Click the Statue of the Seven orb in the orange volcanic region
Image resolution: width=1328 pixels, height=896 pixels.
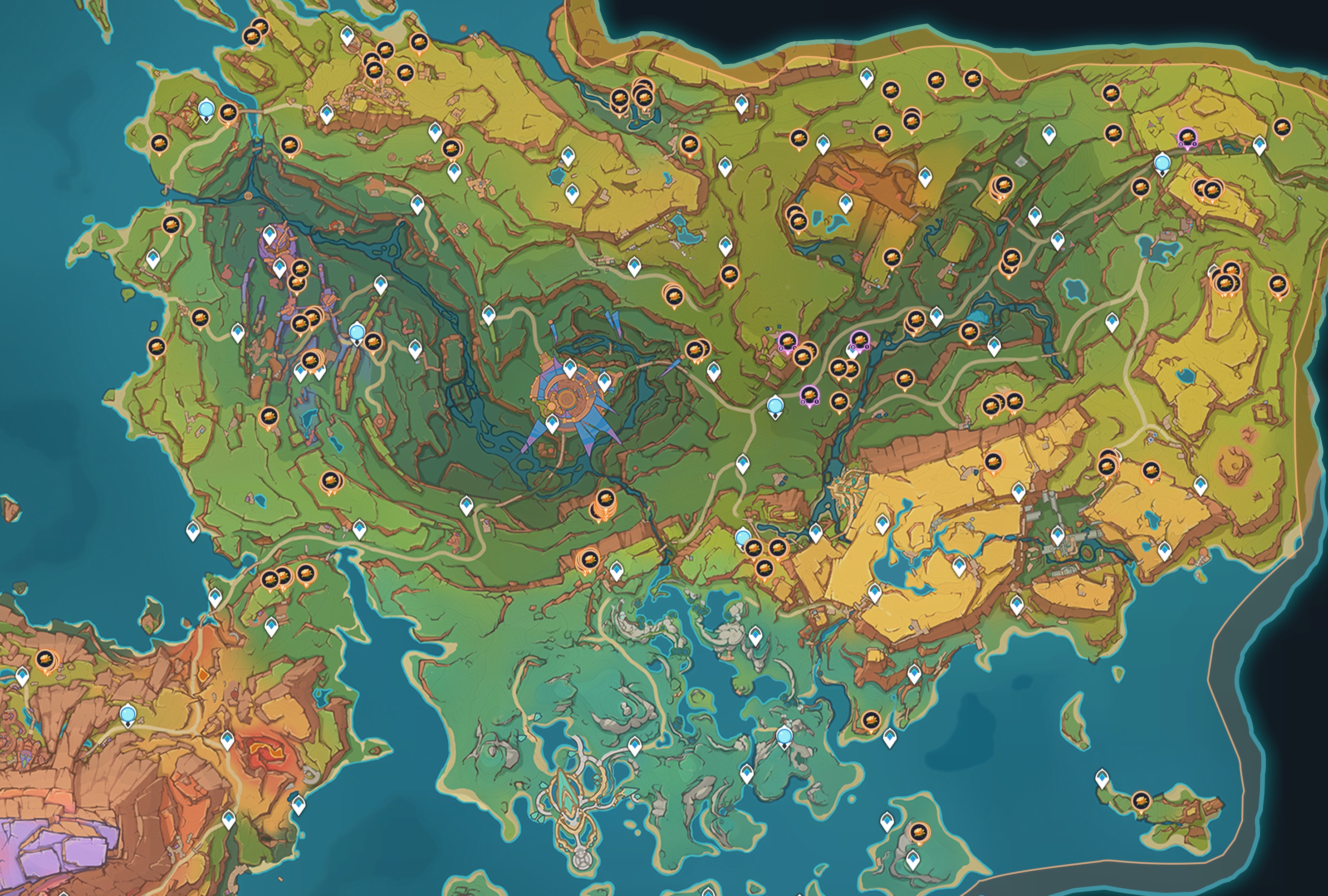point(128,714)
